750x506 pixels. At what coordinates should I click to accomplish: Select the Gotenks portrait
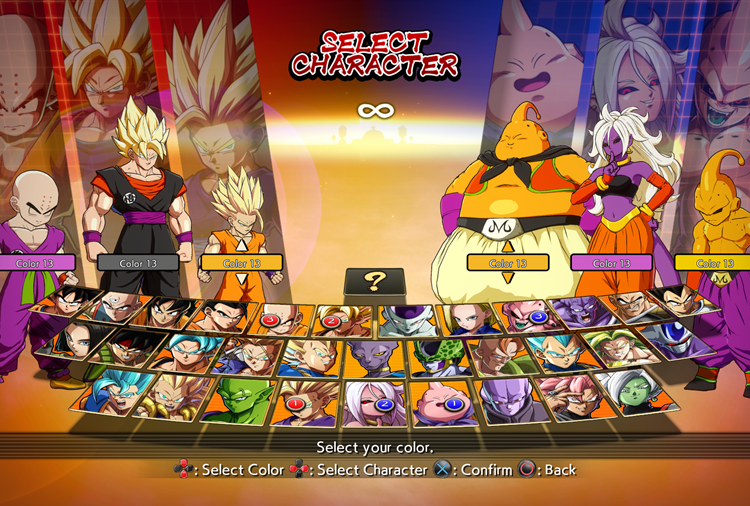click(174, 397)
